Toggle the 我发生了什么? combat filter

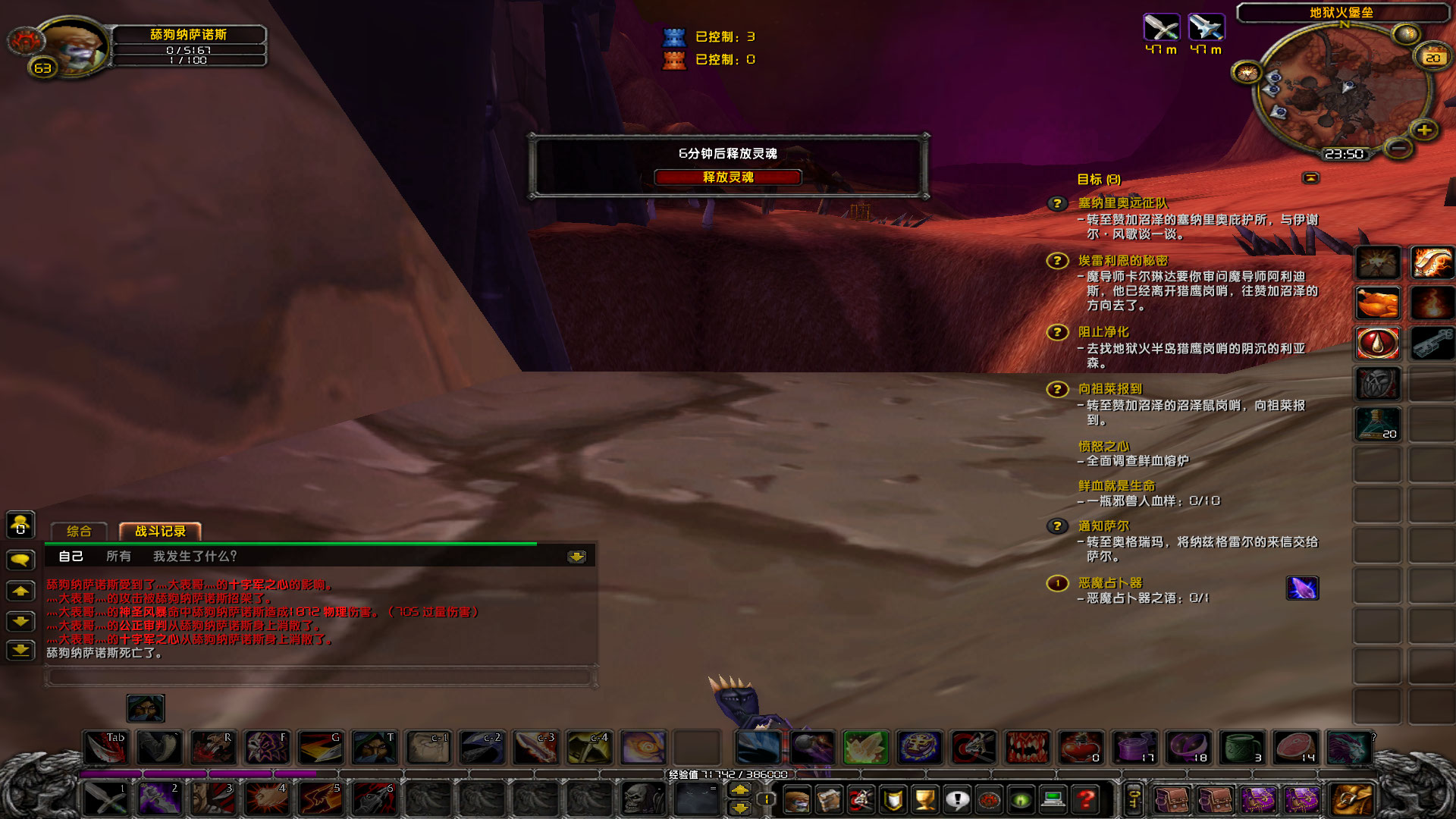[x=193, y=556]
